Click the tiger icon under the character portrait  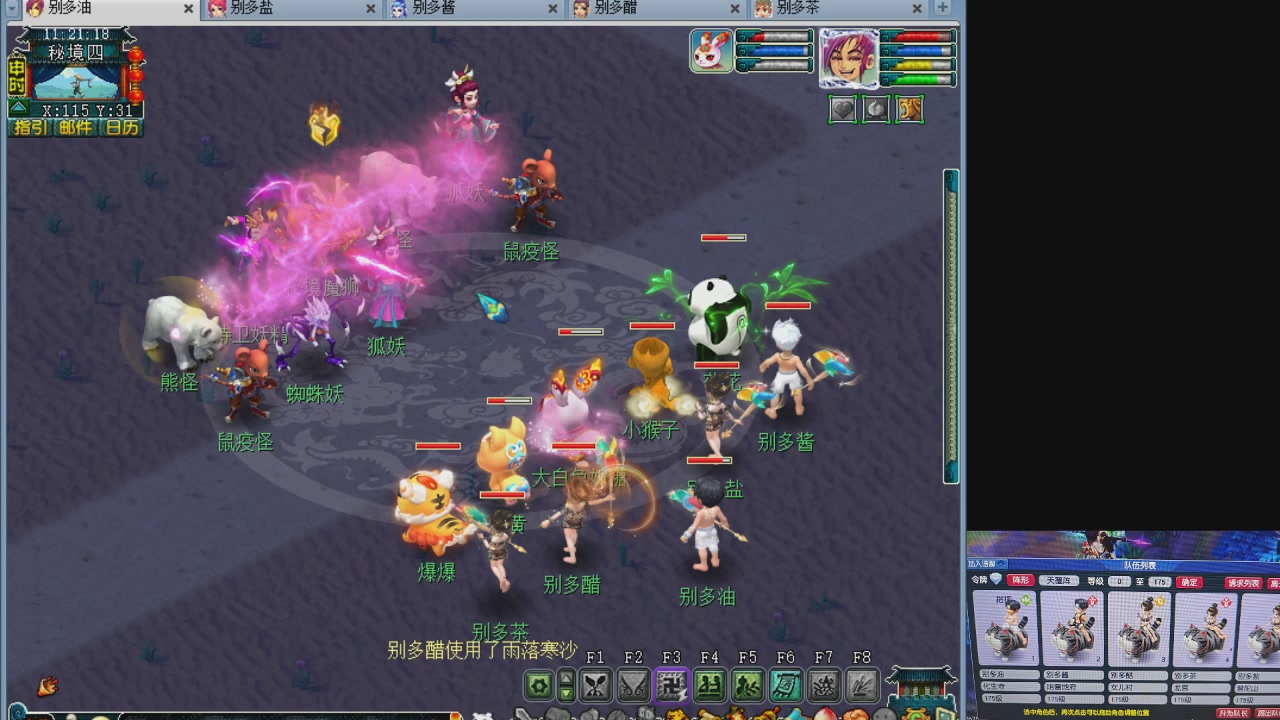coord(910,109)
